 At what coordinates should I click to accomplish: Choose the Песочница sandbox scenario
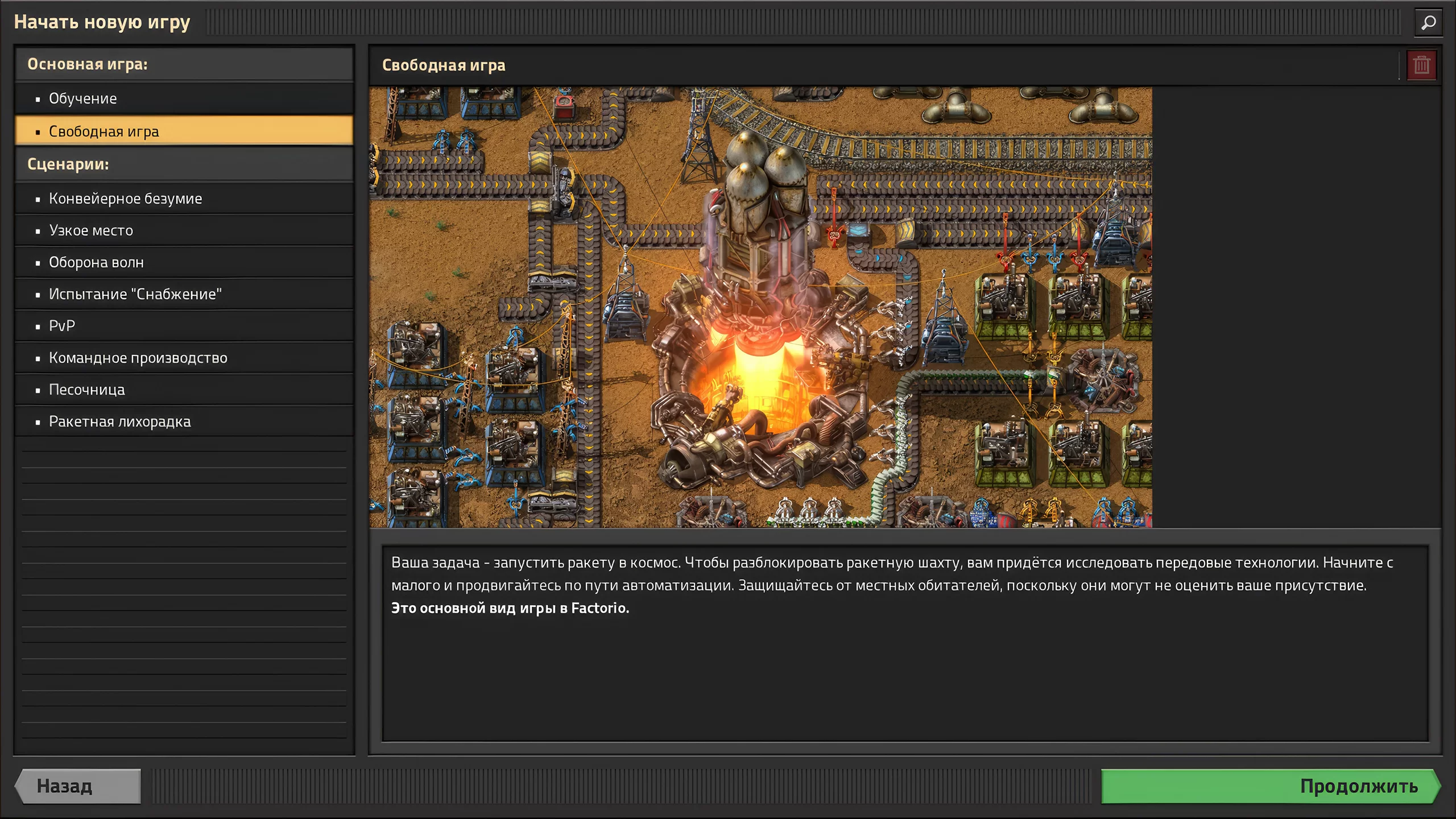(86, 390)
